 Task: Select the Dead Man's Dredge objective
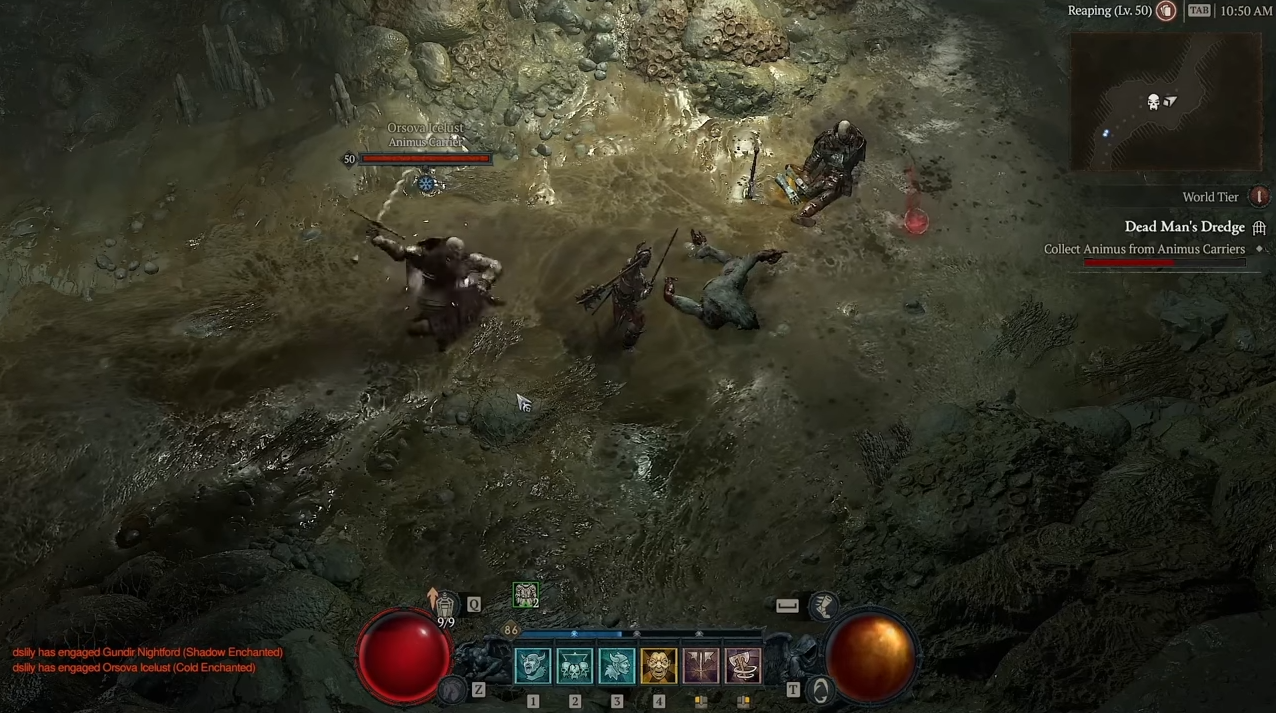pyautogui.click(x=1184, y=227)
